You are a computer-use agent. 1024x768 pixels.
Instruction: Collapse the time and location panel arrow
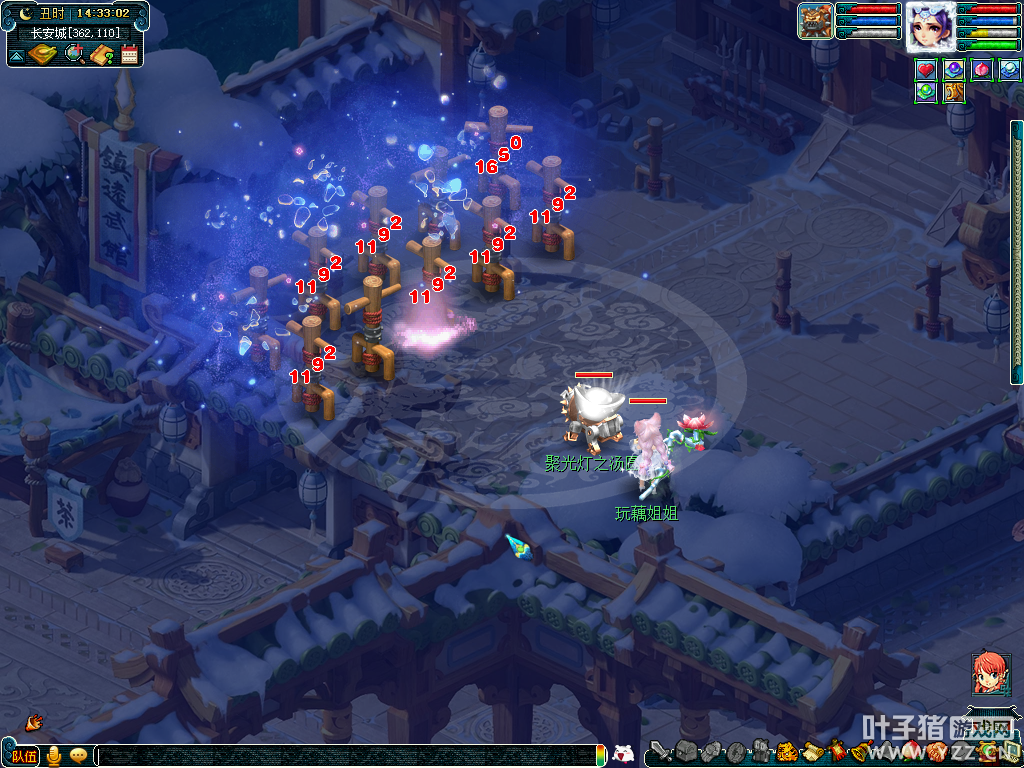click(x=16, y=56)
